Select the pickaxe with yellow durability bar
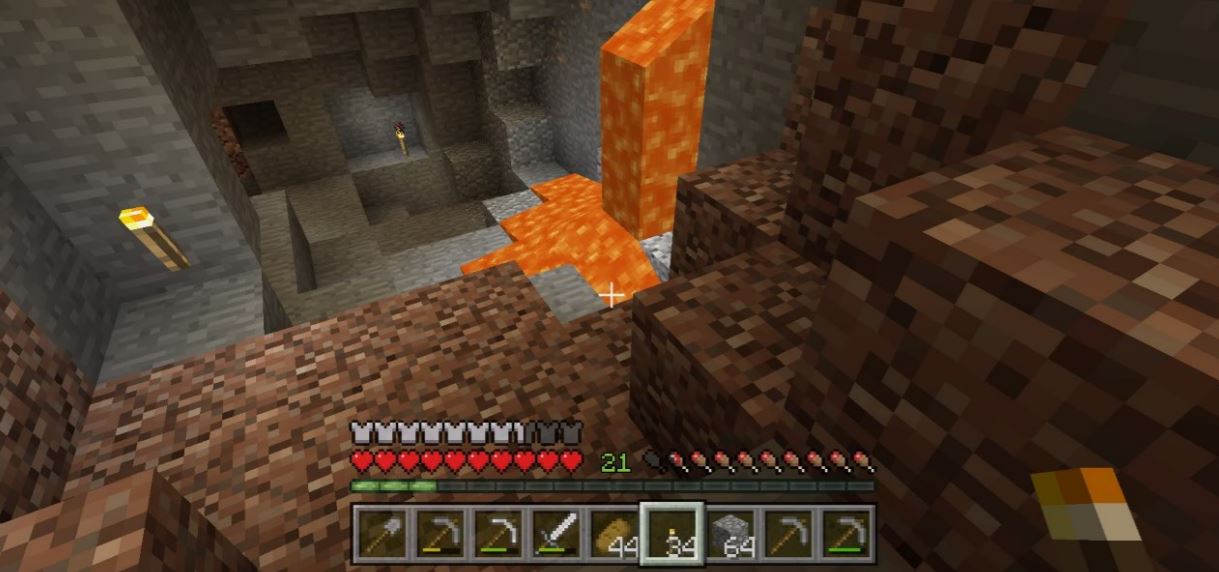This screenshot has height=572, width=1219. pos(438,533)
